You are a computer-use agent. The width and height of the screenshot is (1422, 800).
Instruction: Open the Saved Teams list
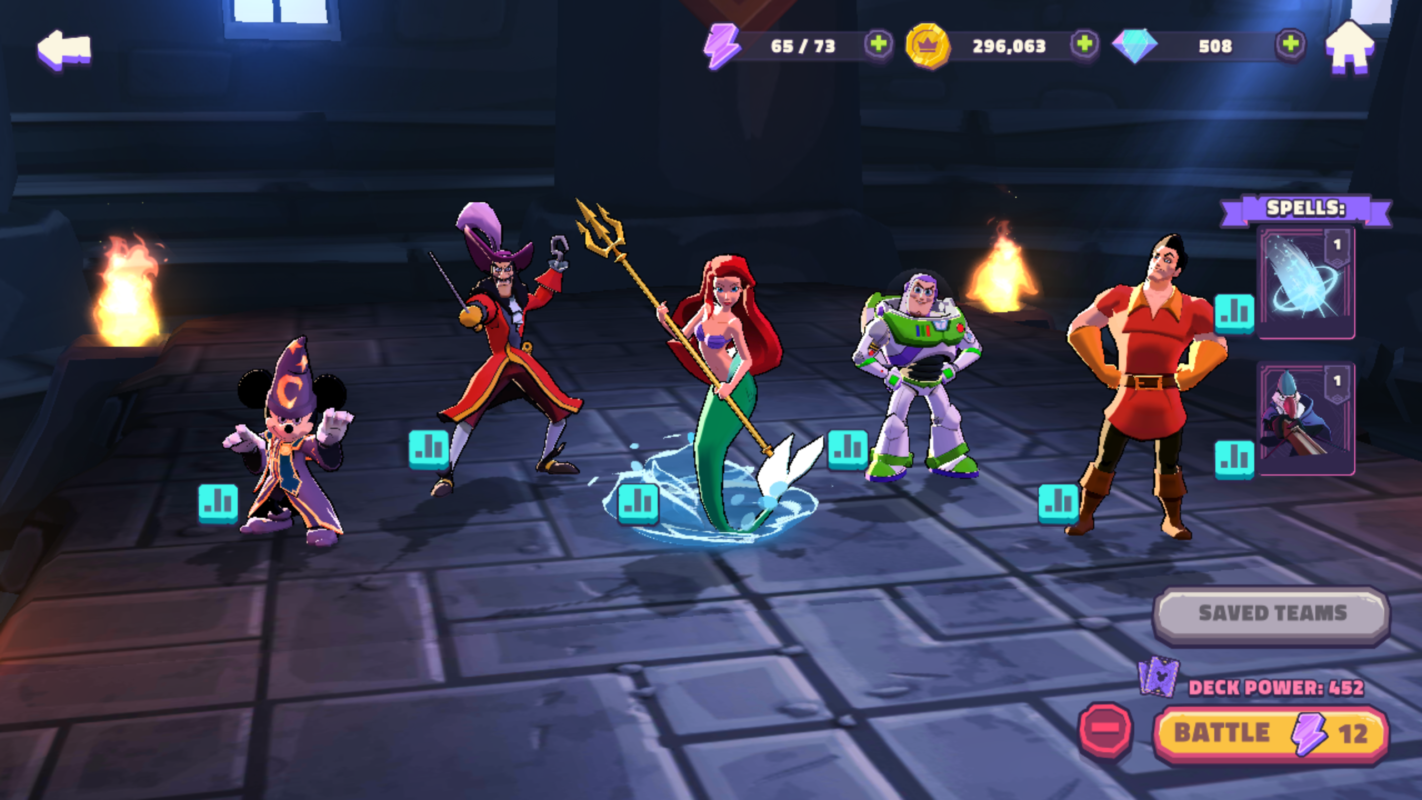point(1271,614)
